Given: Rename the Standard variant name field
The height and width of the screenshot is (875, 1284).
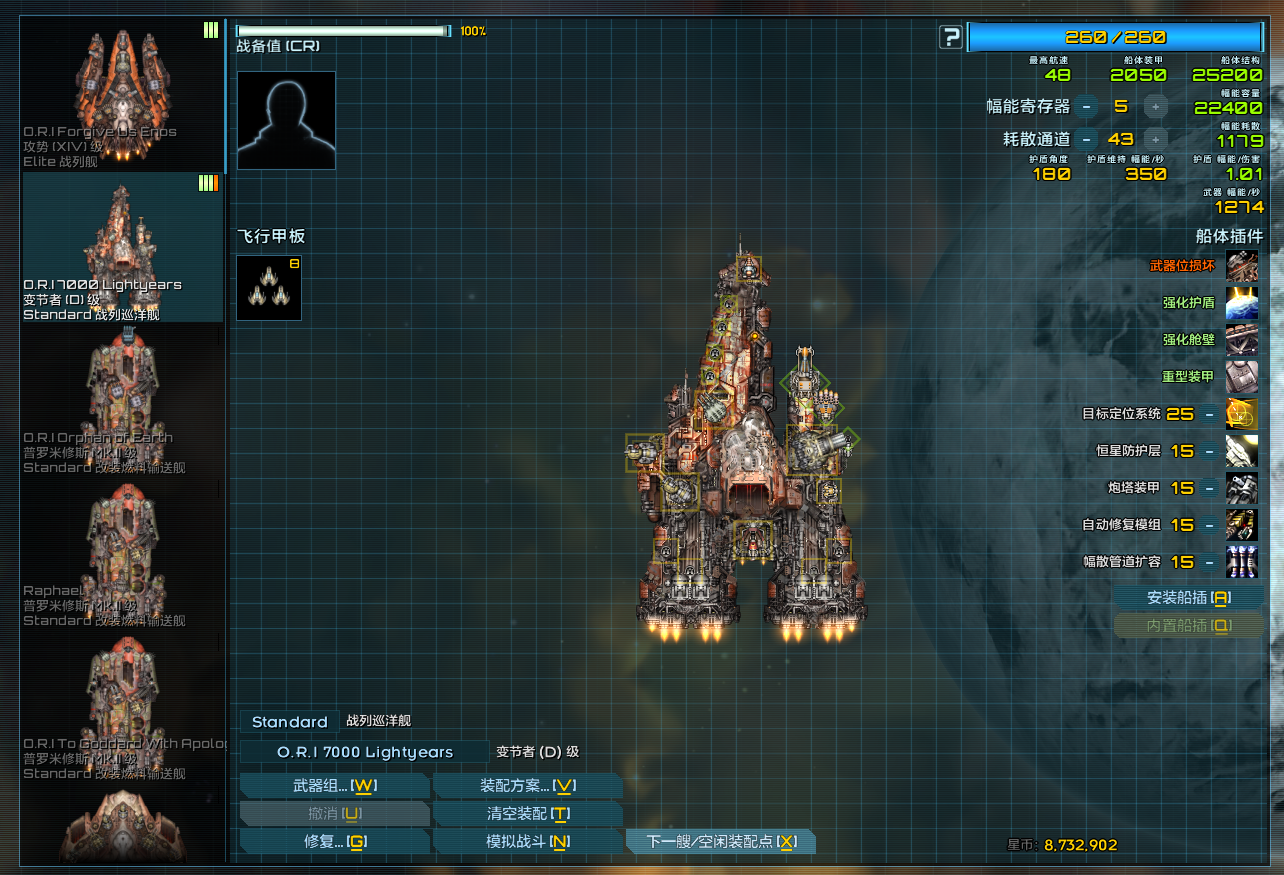Looking at the screenshot, I should tap(289, 722).
